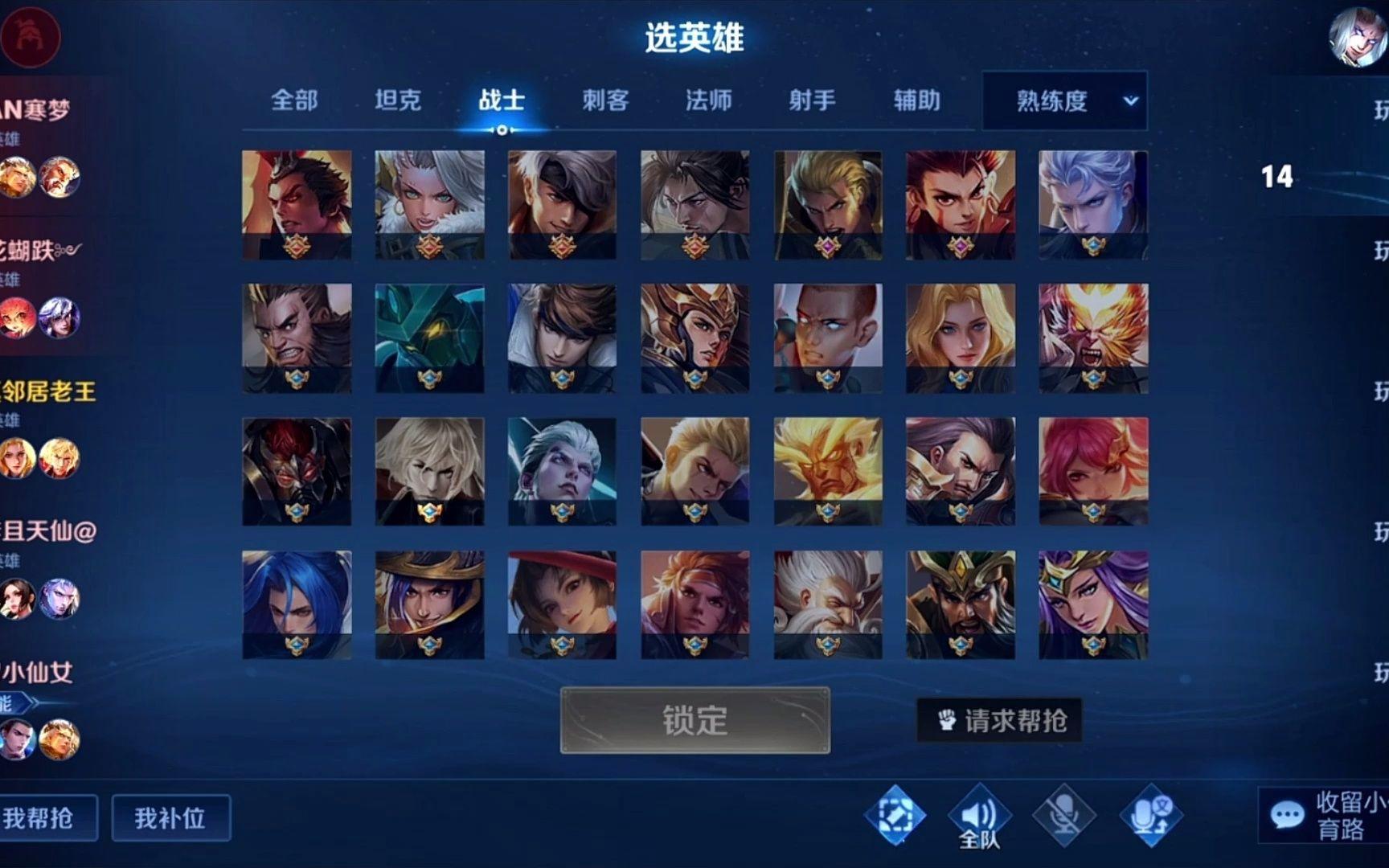Viewport: 1389px width, 868px height.
Task: Click the 我补位 fill button
Action: tap(171, 817)
